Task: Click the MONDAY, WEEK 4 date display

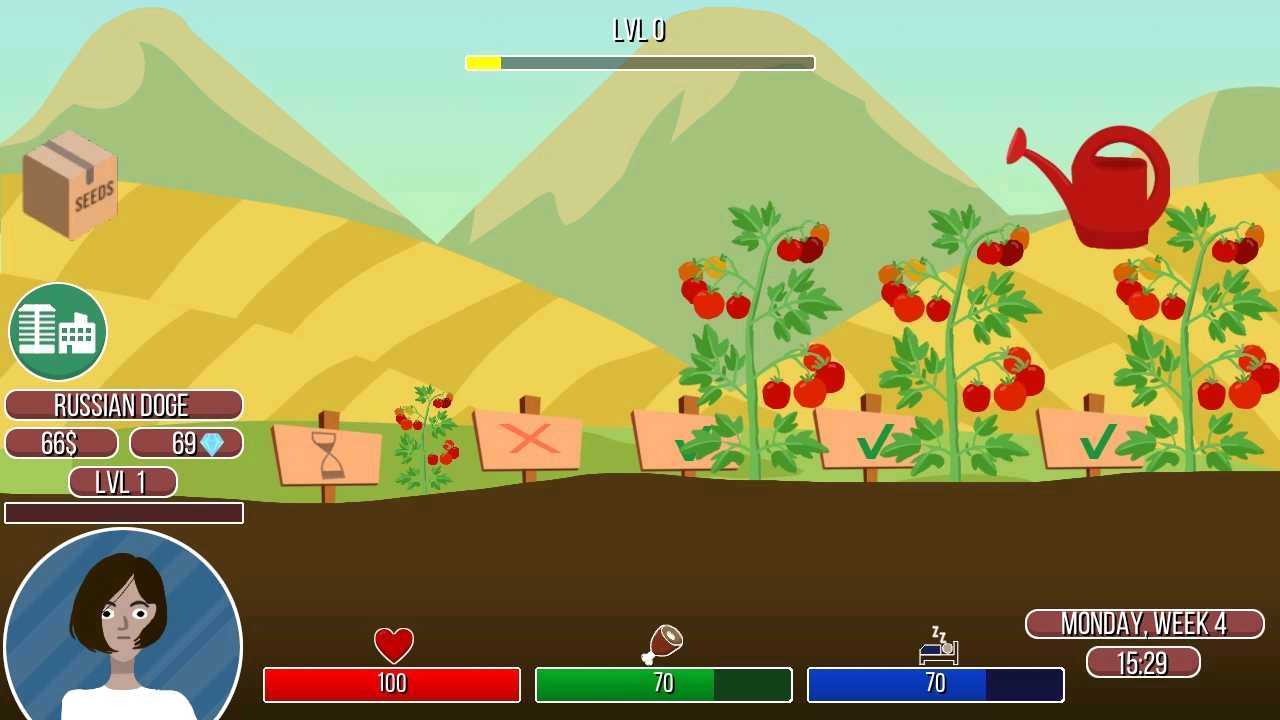Action: pyautogui.click(x=1143, y=624)
